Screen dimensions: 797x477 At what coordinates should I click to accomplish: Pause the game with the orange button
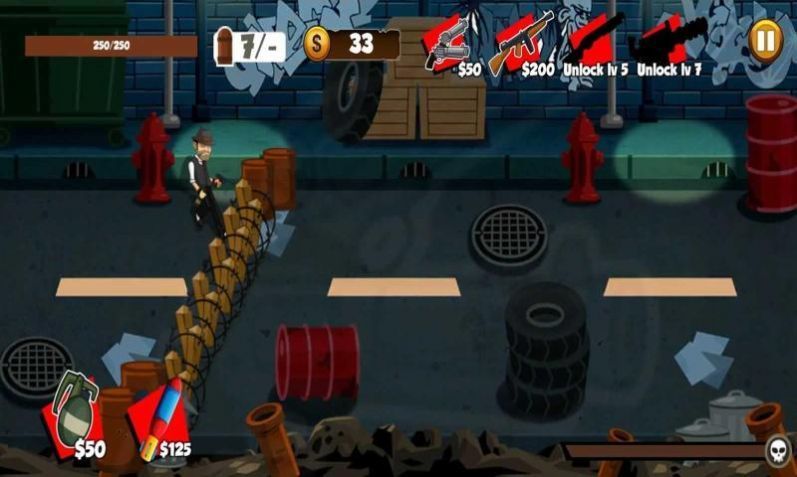point(765,39)
